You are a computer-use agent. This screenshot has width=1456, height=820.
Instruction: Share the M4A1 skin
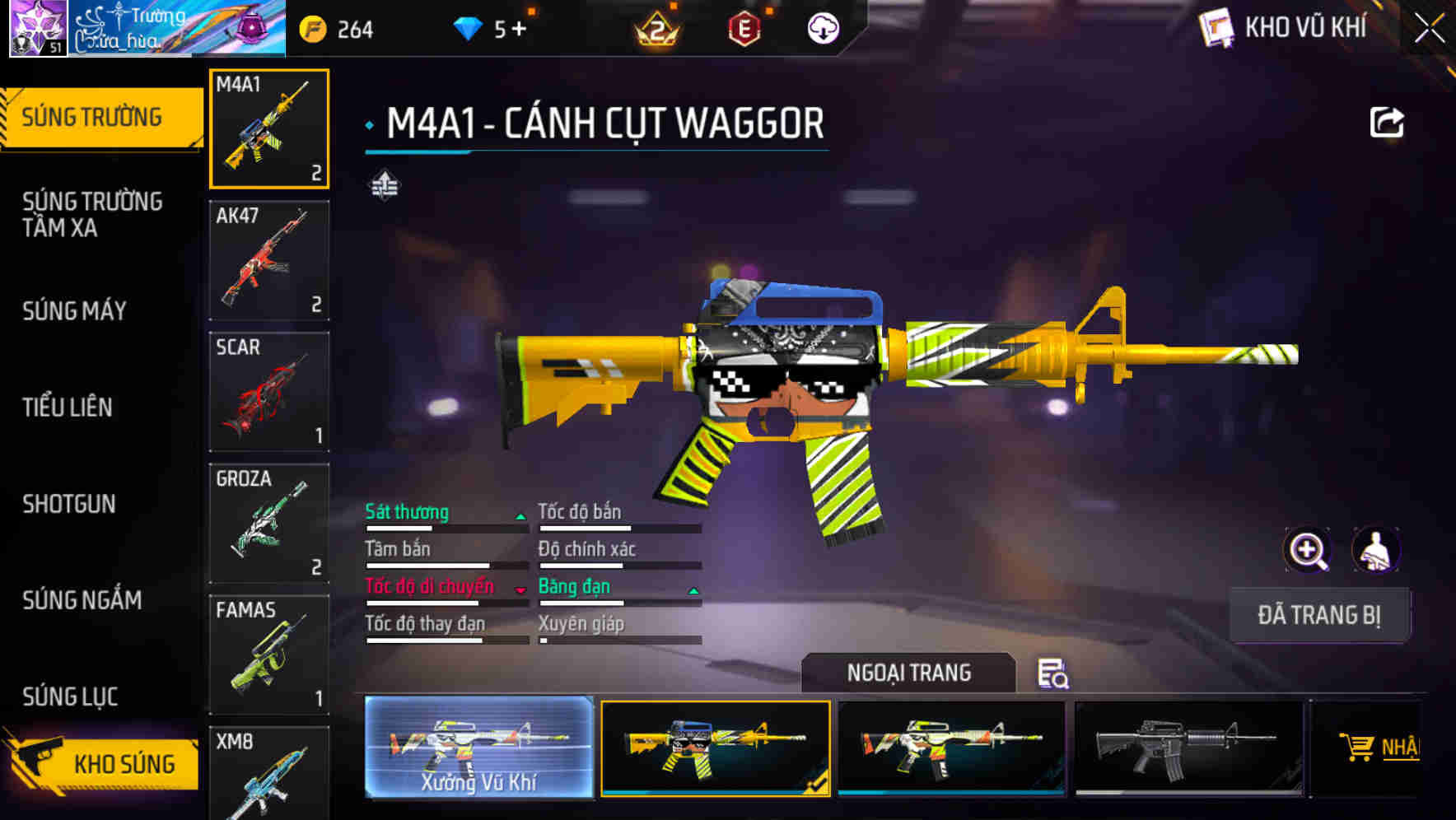pos(1386,123)
